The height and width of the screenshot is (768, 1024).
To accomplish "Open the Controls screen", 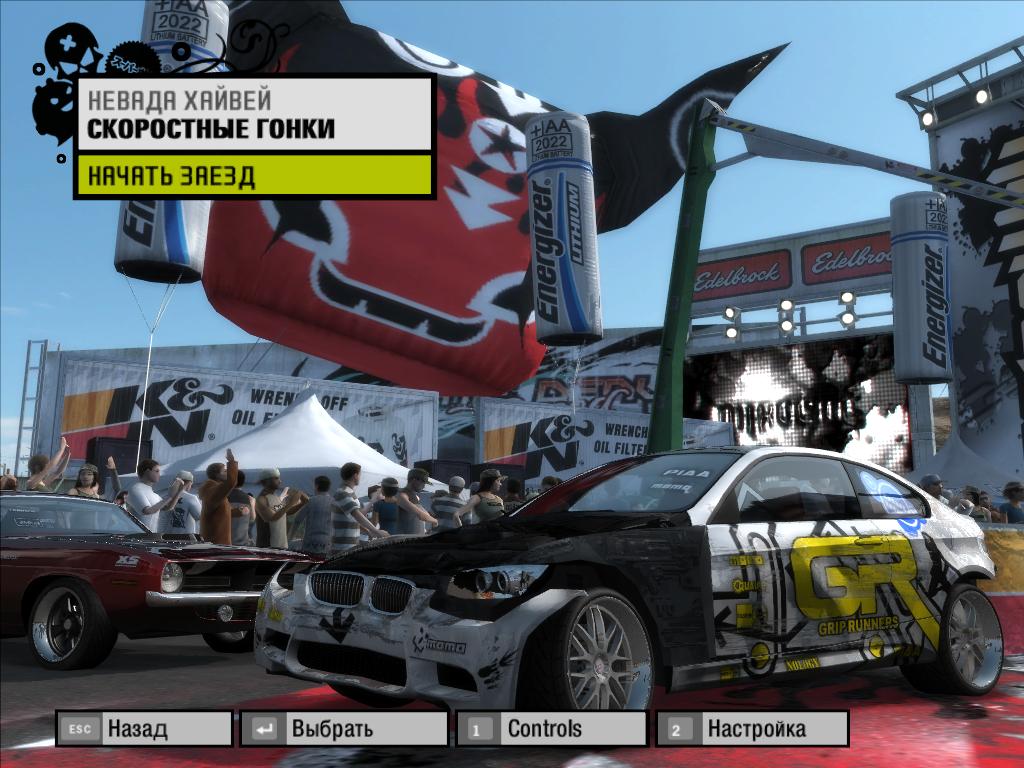I will click(551, 728).
